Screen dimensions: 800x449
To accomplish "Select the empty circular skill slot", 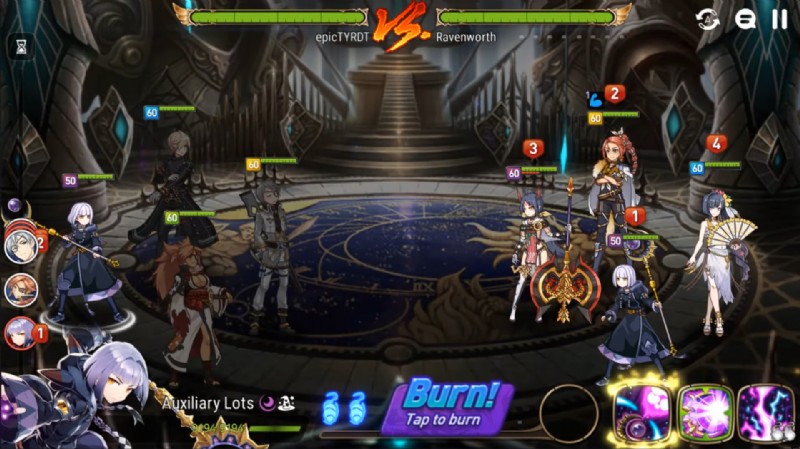I will point(568,411).
